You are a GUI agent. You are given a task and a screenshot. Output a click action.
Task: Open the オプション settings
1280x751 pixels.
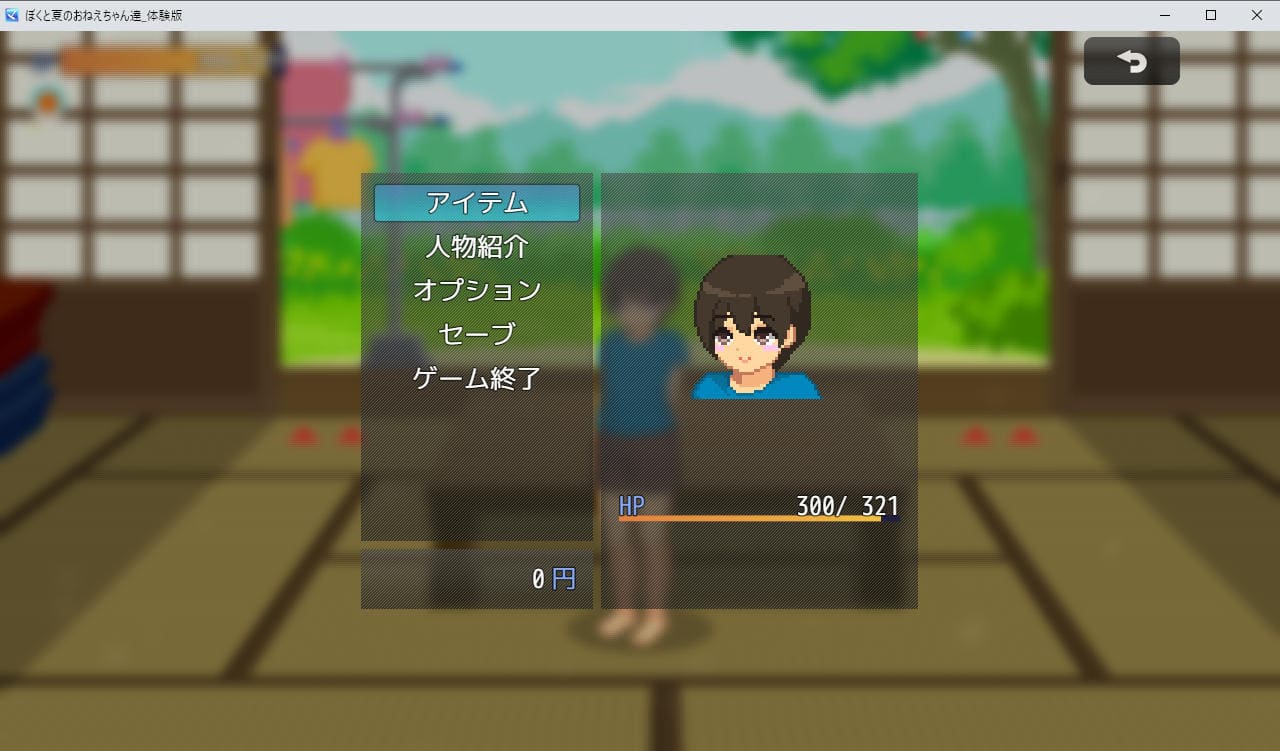[x=477, y=290]
